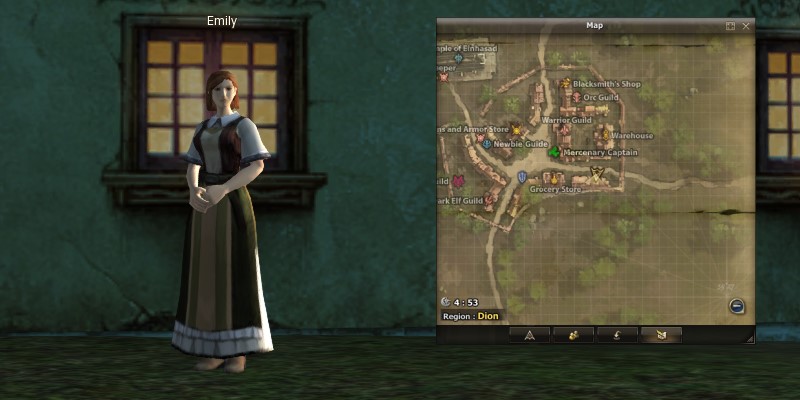Image resolution: width=800 pixels, height=400 pixels.
Task: Click the Orc Guild marker
Action: click(577, 97)
